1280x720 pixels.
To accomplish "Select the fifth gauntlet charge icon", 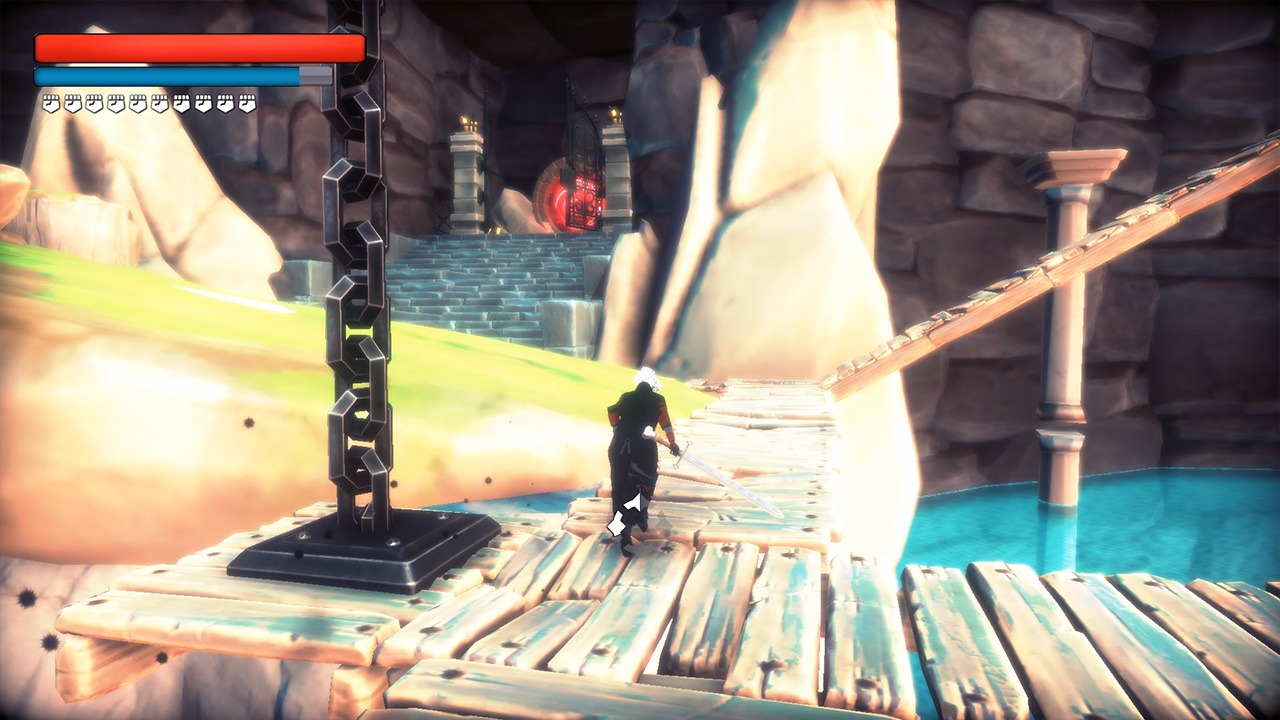I will point(137,102).
